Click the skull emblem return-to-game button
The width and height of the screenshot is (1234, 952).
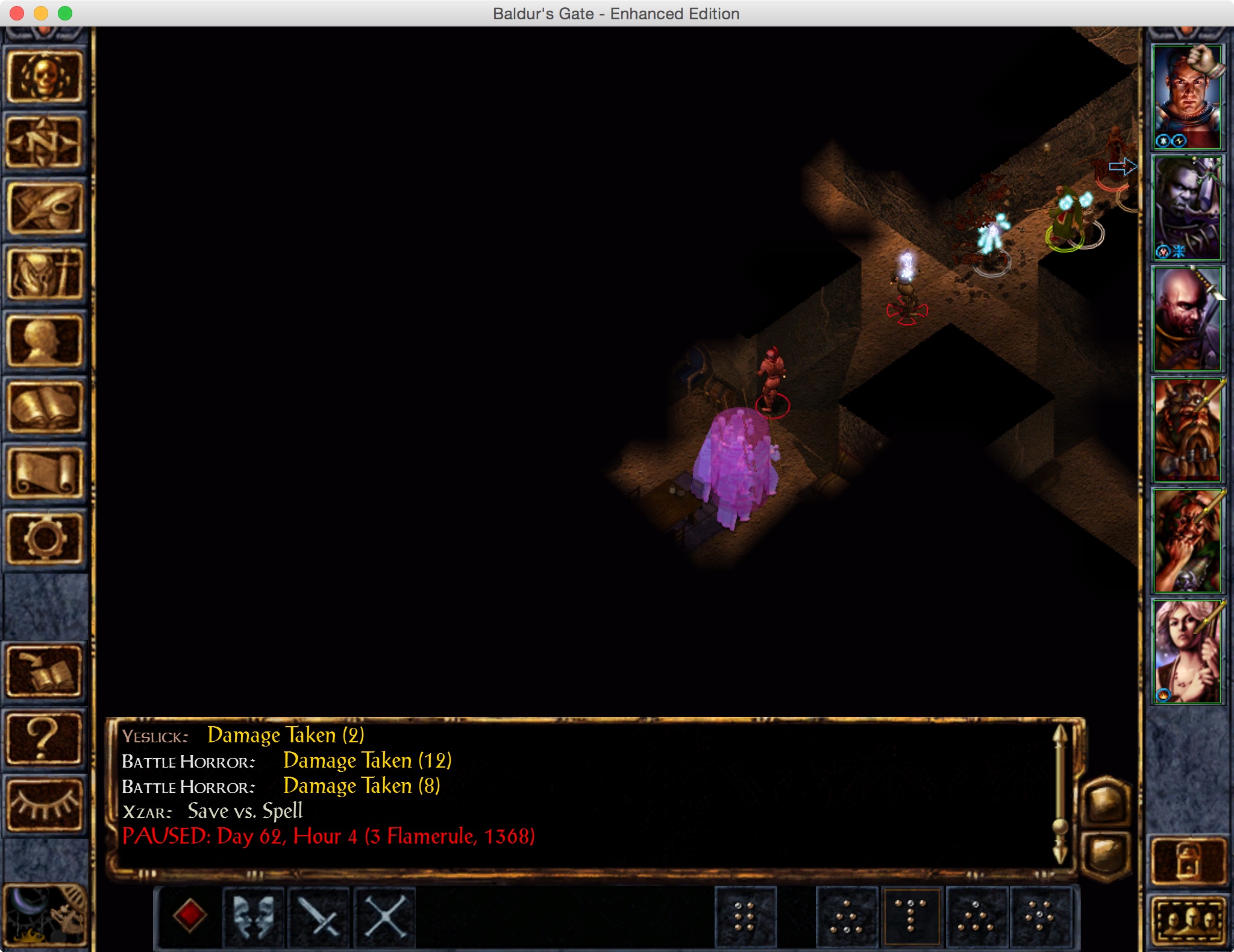click(45, 77)
